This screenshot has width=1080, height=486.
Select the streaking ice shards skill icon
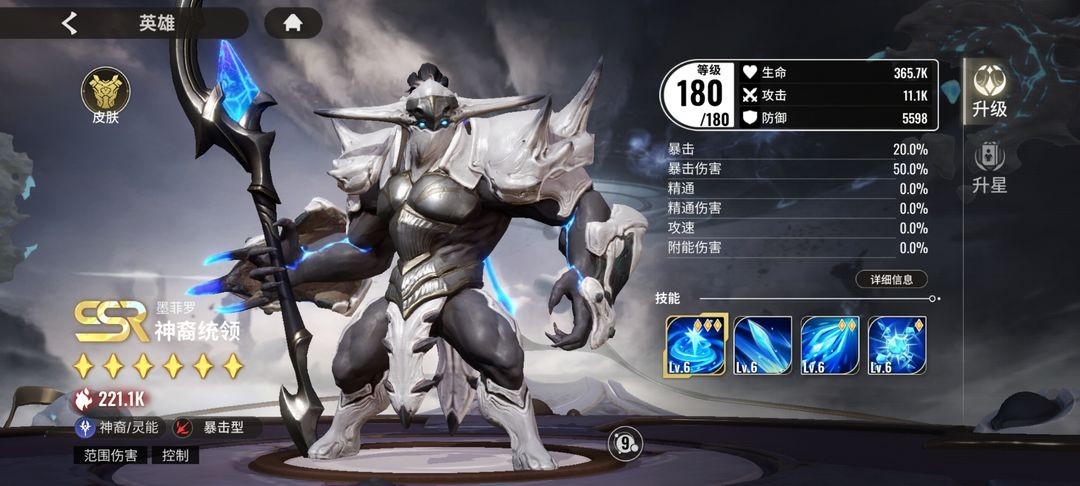[x=829, y=345]
